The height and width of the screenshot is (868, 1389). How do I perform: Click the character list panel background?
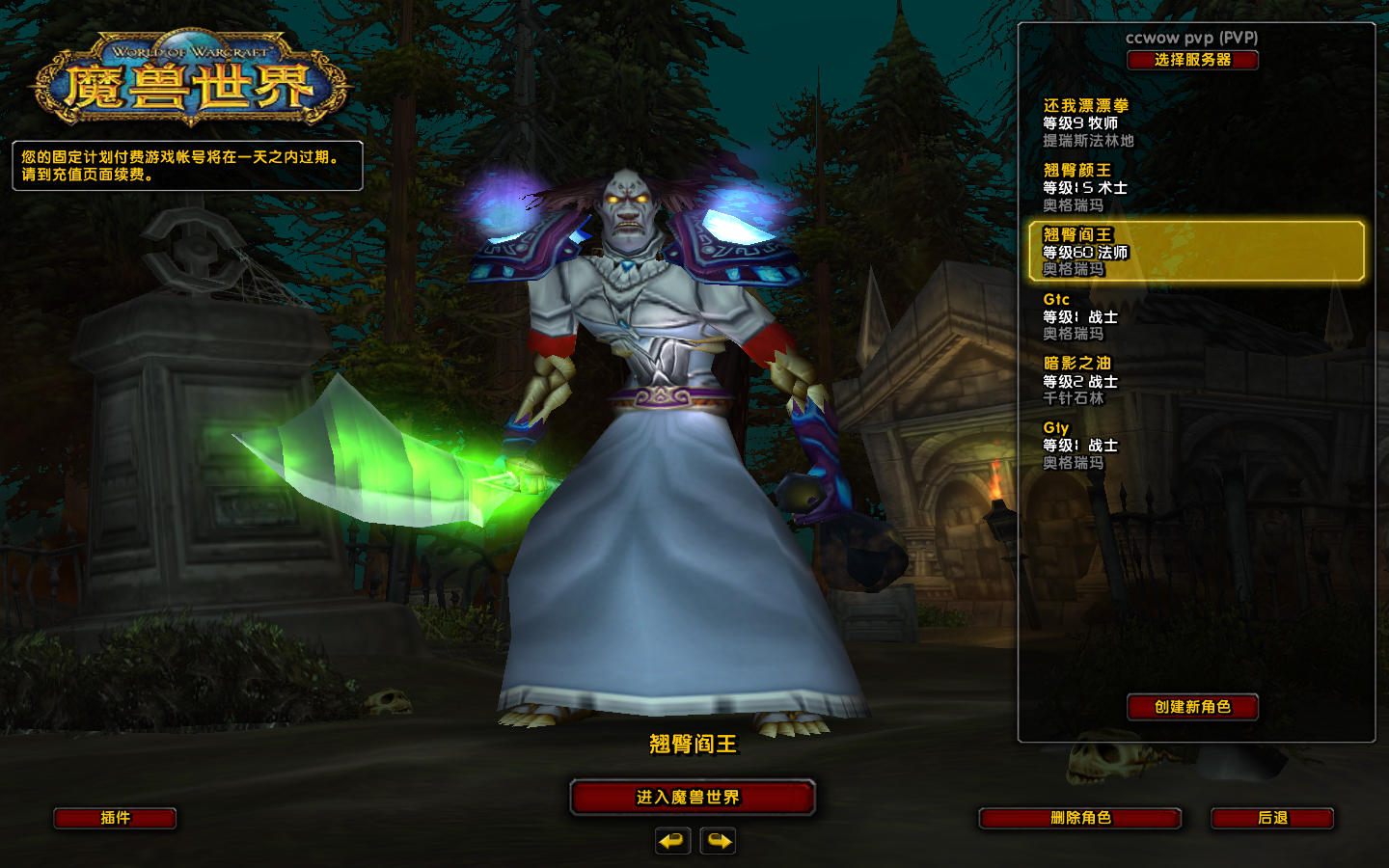click(x=1196, y=579)
